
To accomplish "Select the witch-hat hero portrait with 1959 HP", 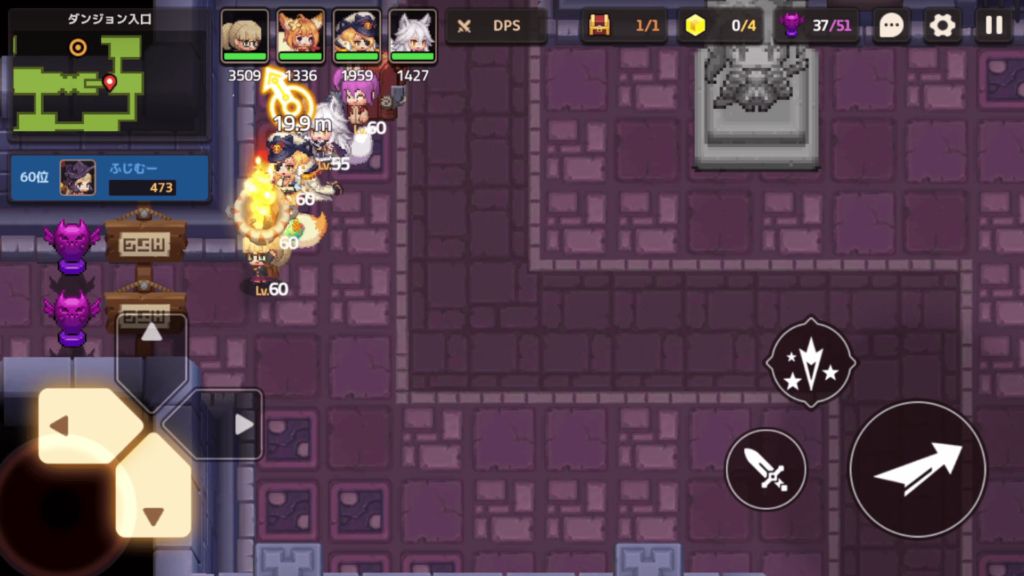I will click(x=356, y=37).
